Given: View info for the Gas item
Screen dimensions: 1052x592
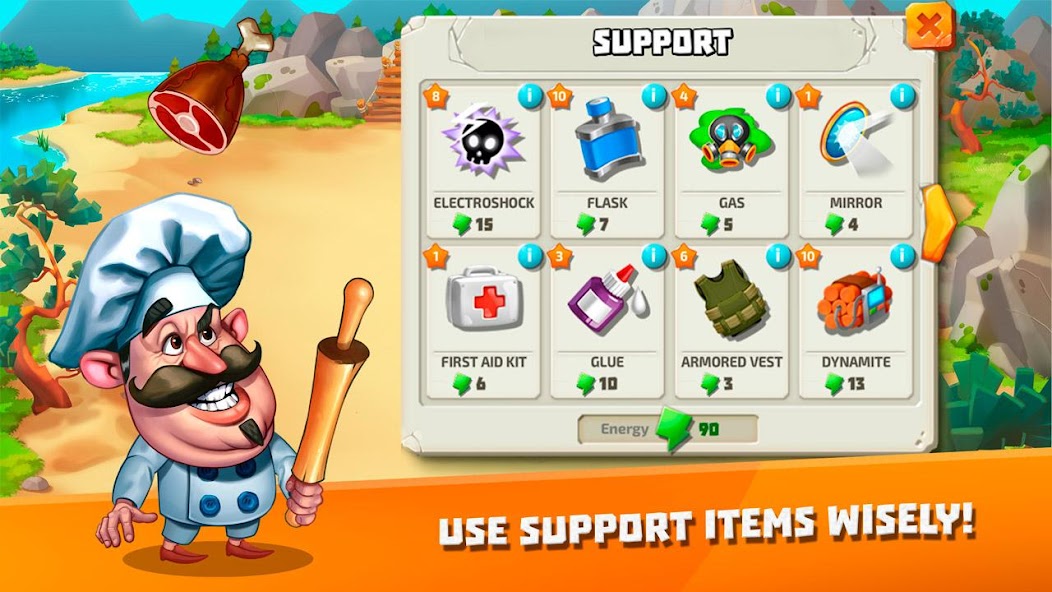Looking at the screenshot, I should pyautogui.click(x=778, y=97).
